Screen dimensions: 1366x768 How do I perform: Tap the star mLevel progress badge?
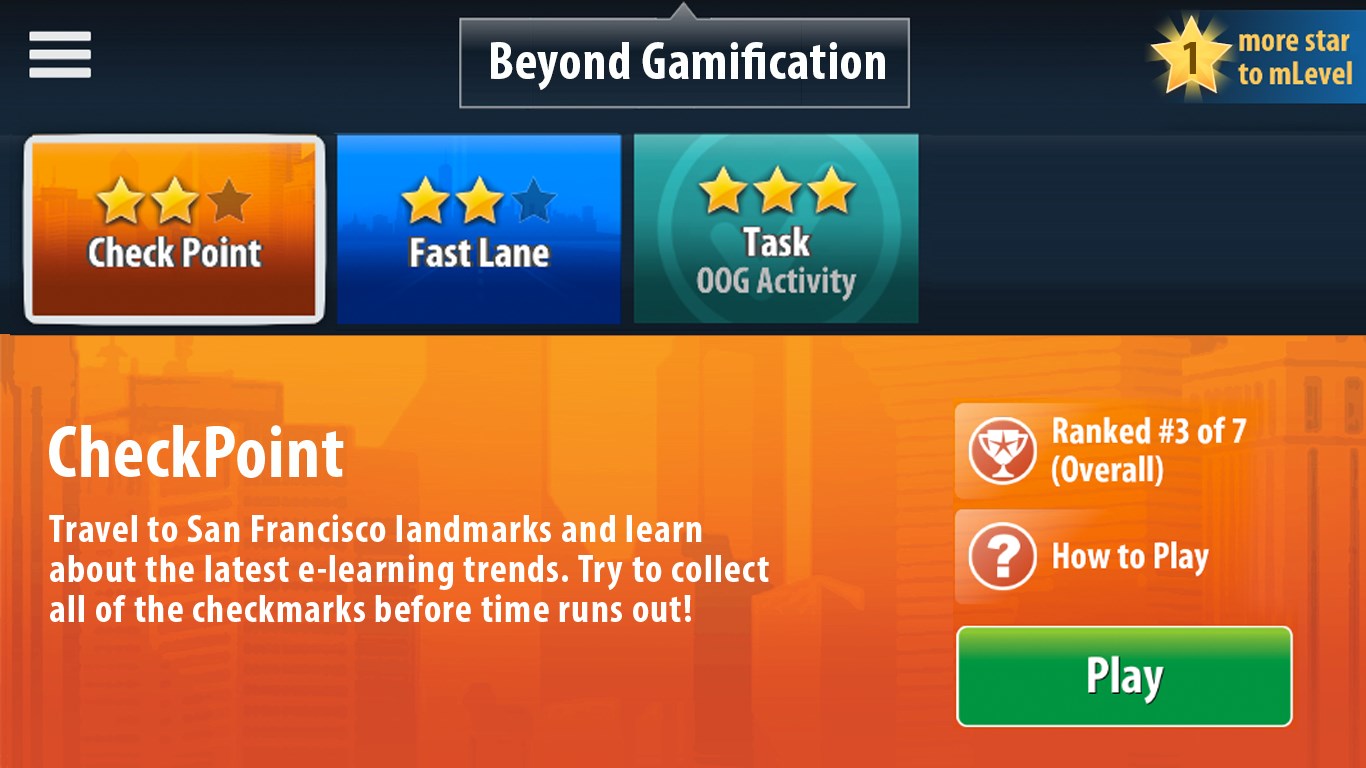1257,57
